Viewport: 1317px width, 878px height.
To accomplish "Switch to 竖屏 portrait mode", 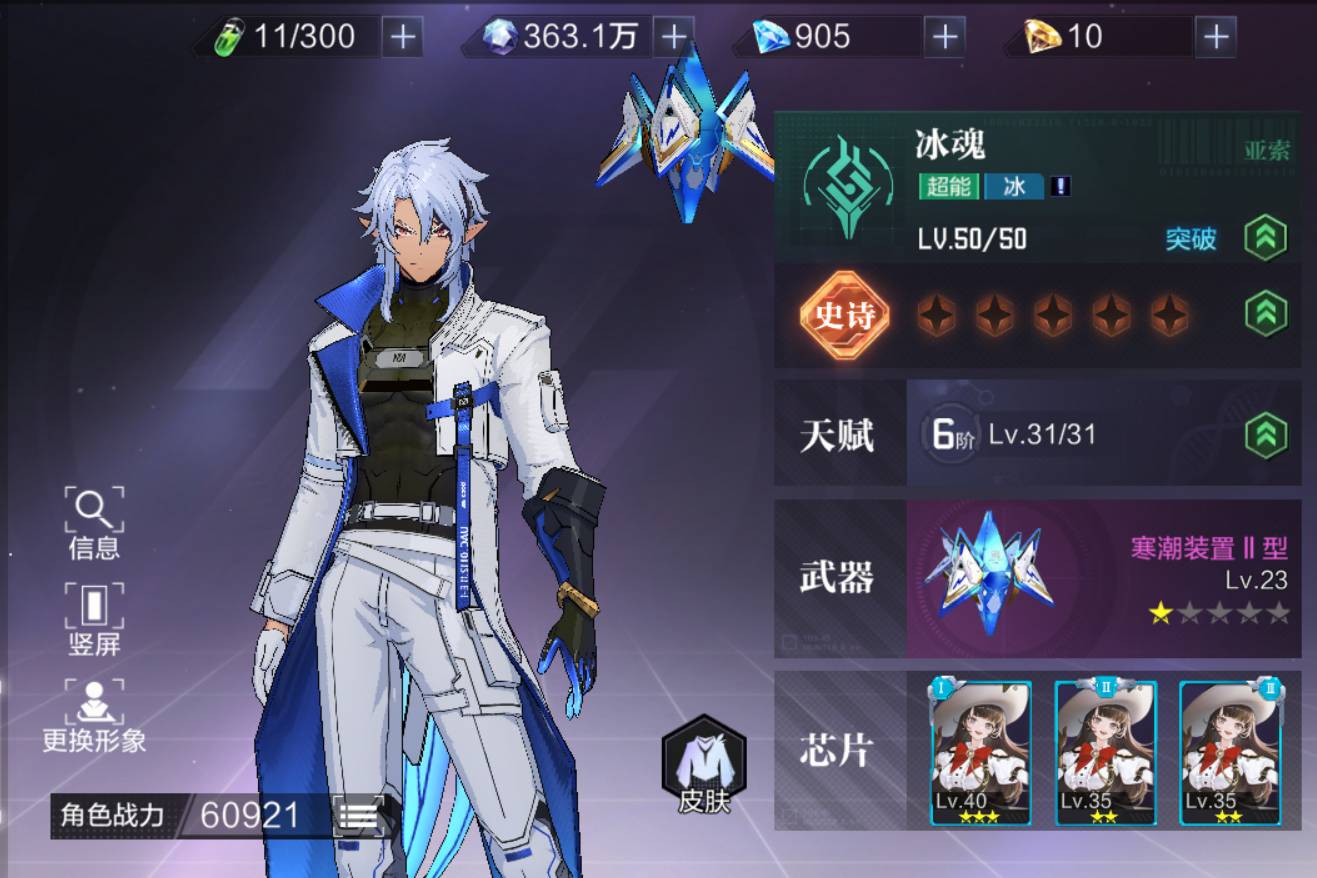I will click(94, 619).
